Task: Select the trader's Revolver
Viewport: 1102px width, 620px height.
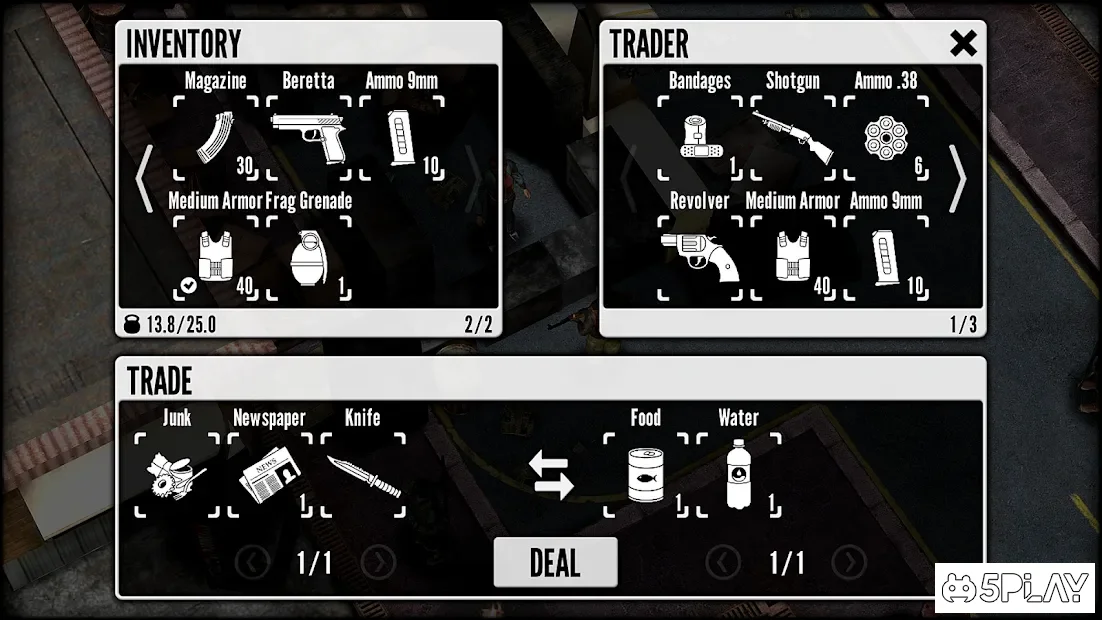Action: tap(699, 258)
